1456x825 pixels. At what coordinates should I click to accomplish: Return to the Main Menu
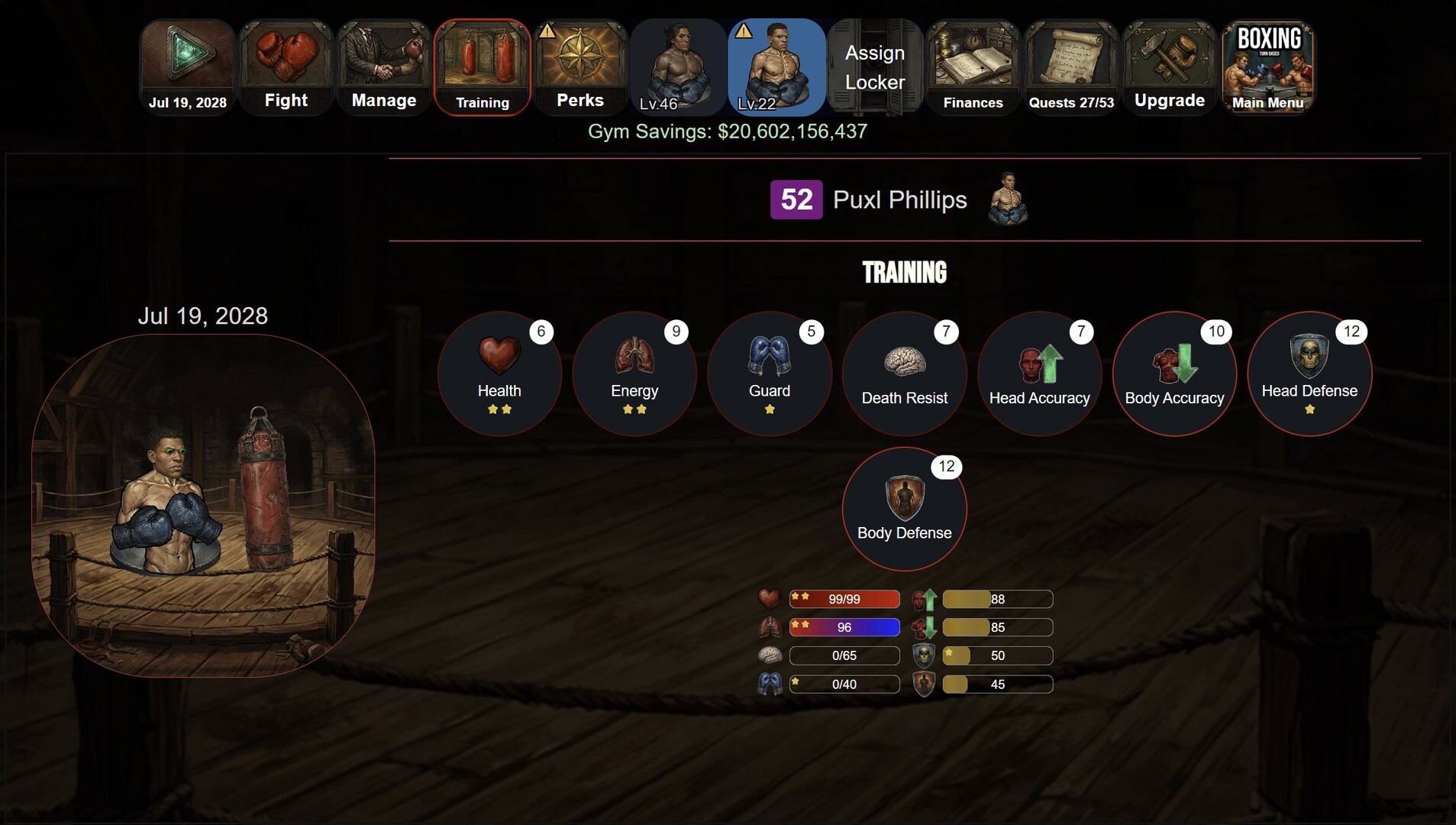point(1267,67)
